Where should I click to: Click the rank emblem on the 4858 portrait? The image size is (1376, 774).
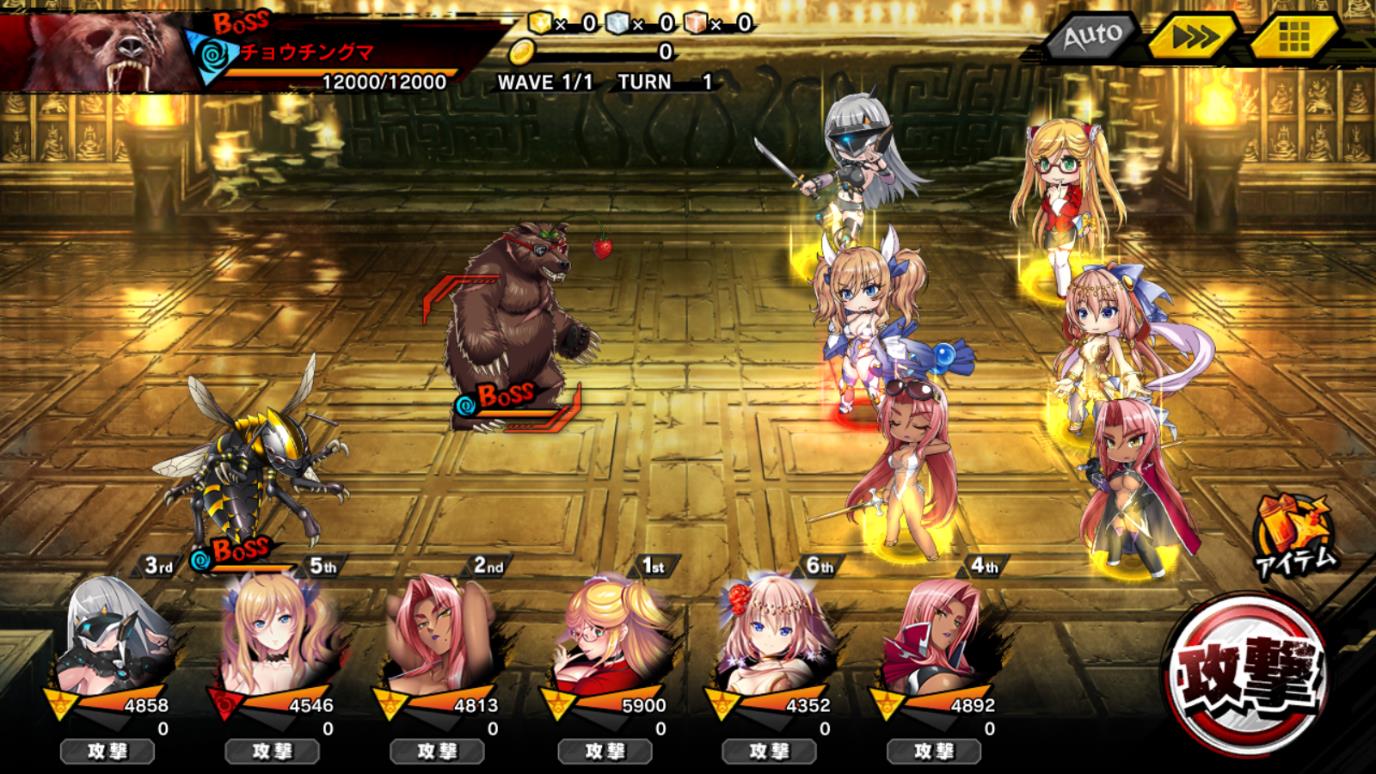(x=58, y=702)
